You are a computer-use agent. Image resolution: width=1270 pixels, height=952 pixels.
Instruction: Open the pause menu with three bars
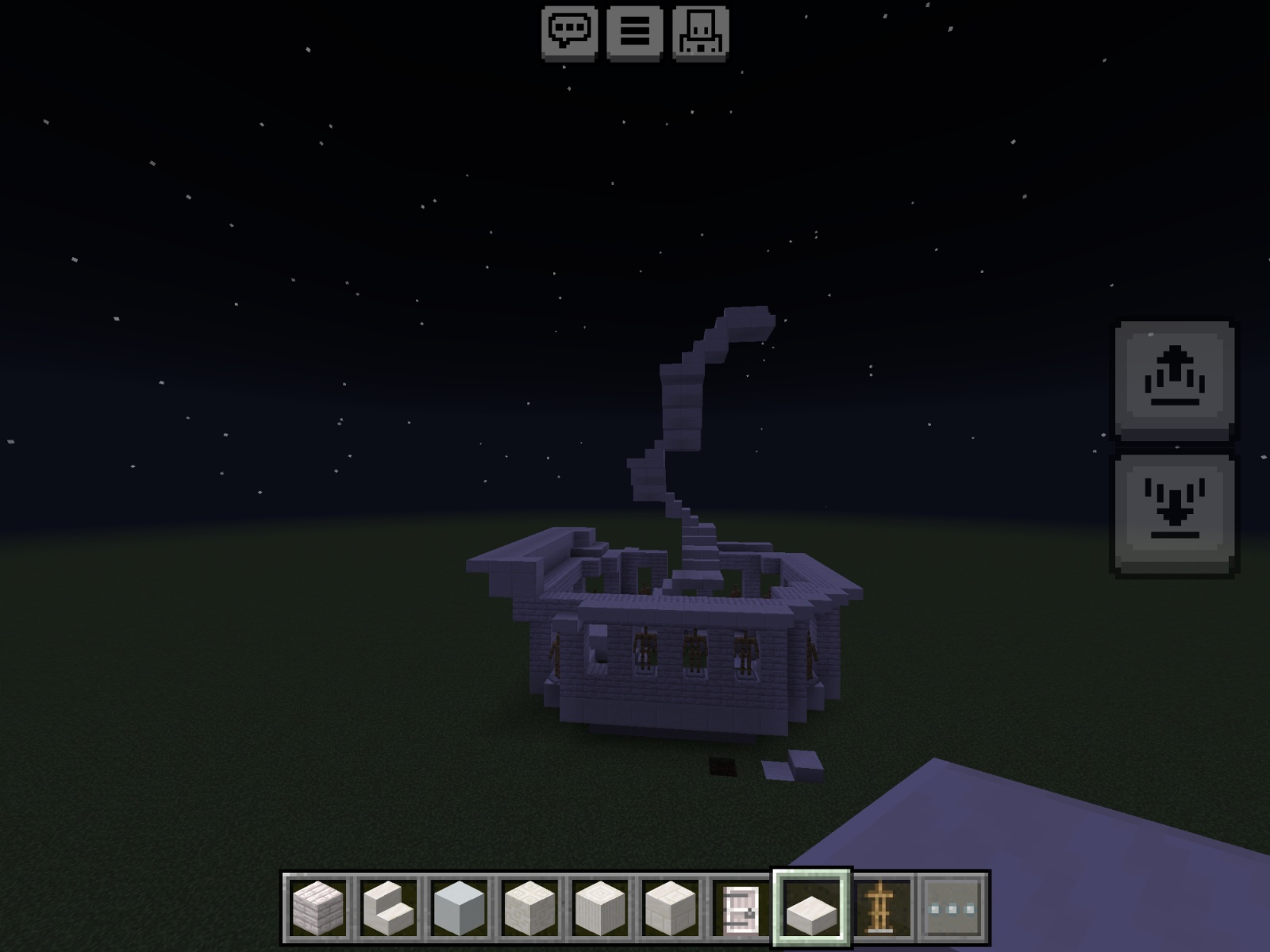click(634, 33)
